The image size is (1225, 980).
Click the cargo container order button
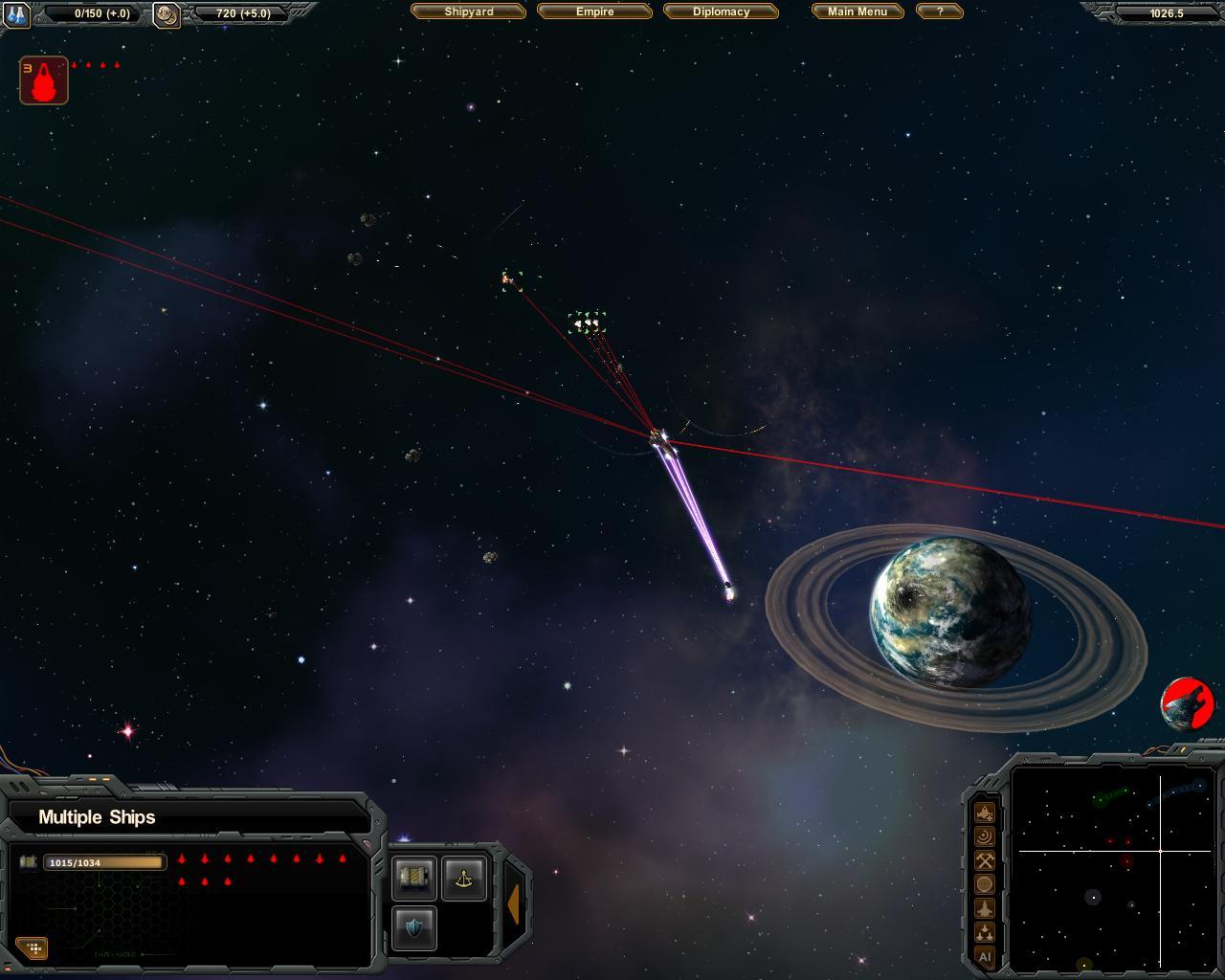(x=414, y=878)
